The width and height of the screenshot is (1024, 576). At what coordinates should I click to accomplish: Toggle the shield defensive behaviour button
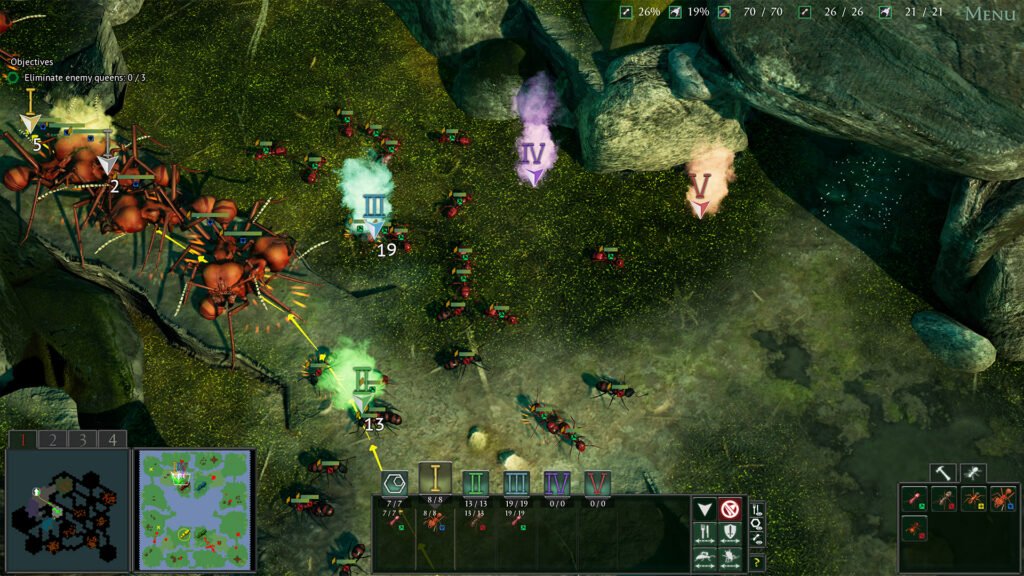pos(730,534)
